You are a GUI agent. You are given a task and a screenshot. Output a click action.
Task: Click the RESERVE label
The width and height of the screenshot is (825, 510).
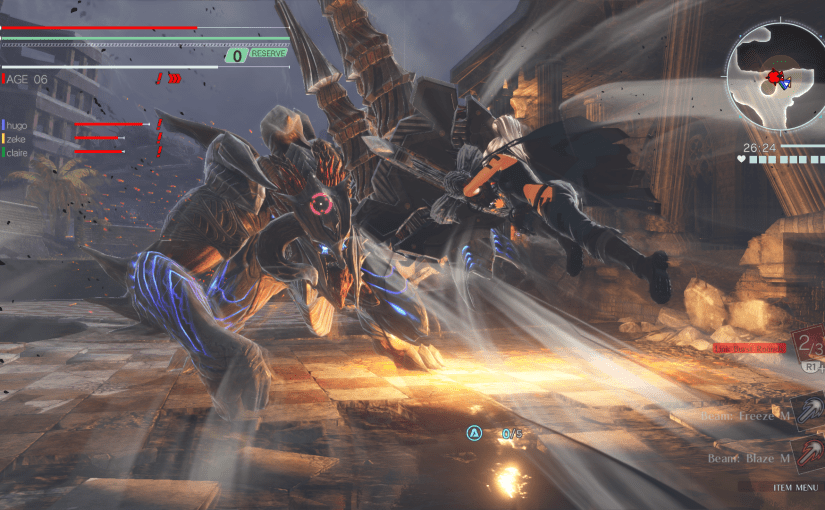pos(266,56)
